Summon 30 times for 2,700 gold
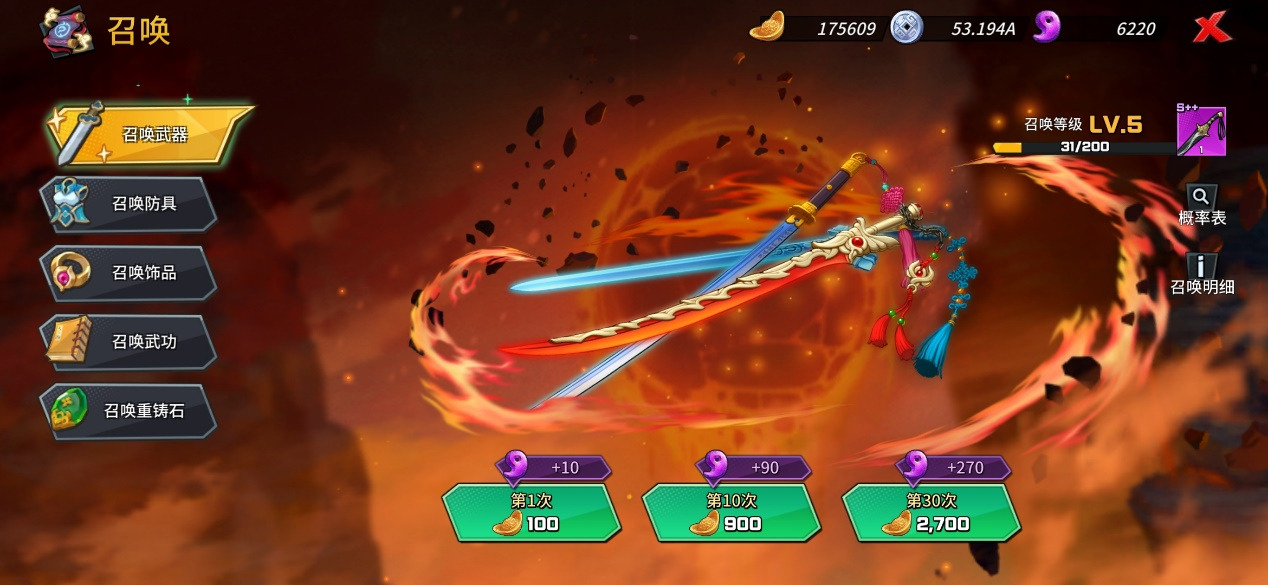Screen dimensions: 1268x585 point(931,512)
